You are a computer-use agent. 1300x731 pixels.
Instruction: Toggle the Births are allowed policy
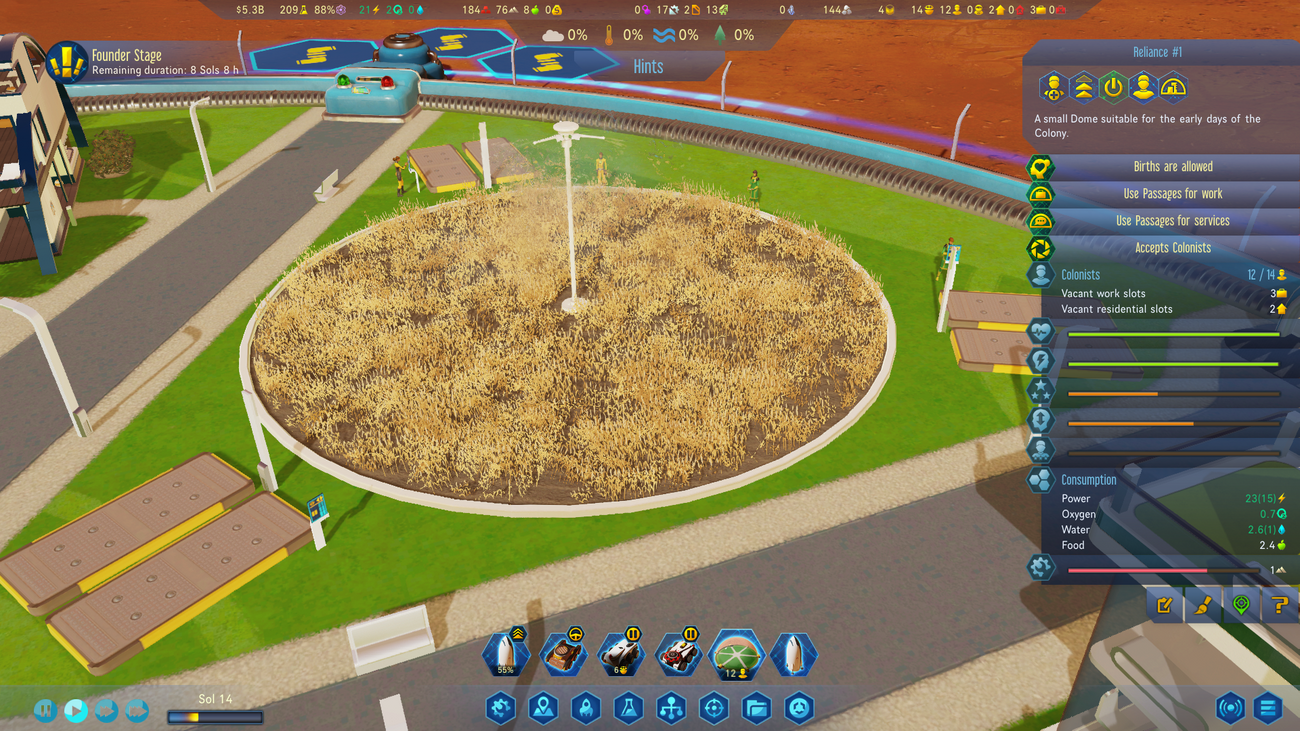[1172, 167]
